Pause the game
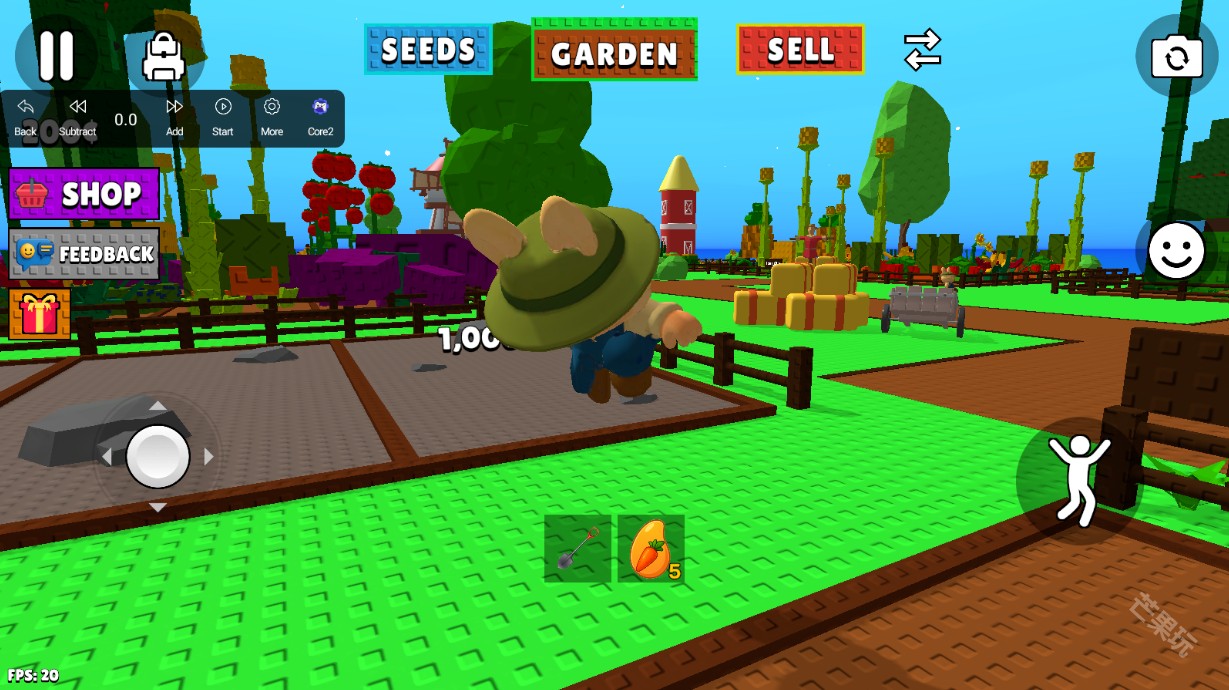Image resolution: width=1229 pixels, height=690 pixels. coord(56,55)
